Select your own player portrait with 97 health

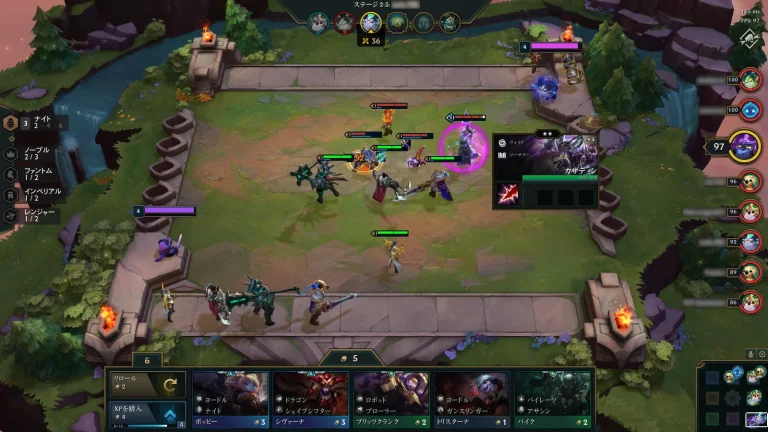click(746, 146)
